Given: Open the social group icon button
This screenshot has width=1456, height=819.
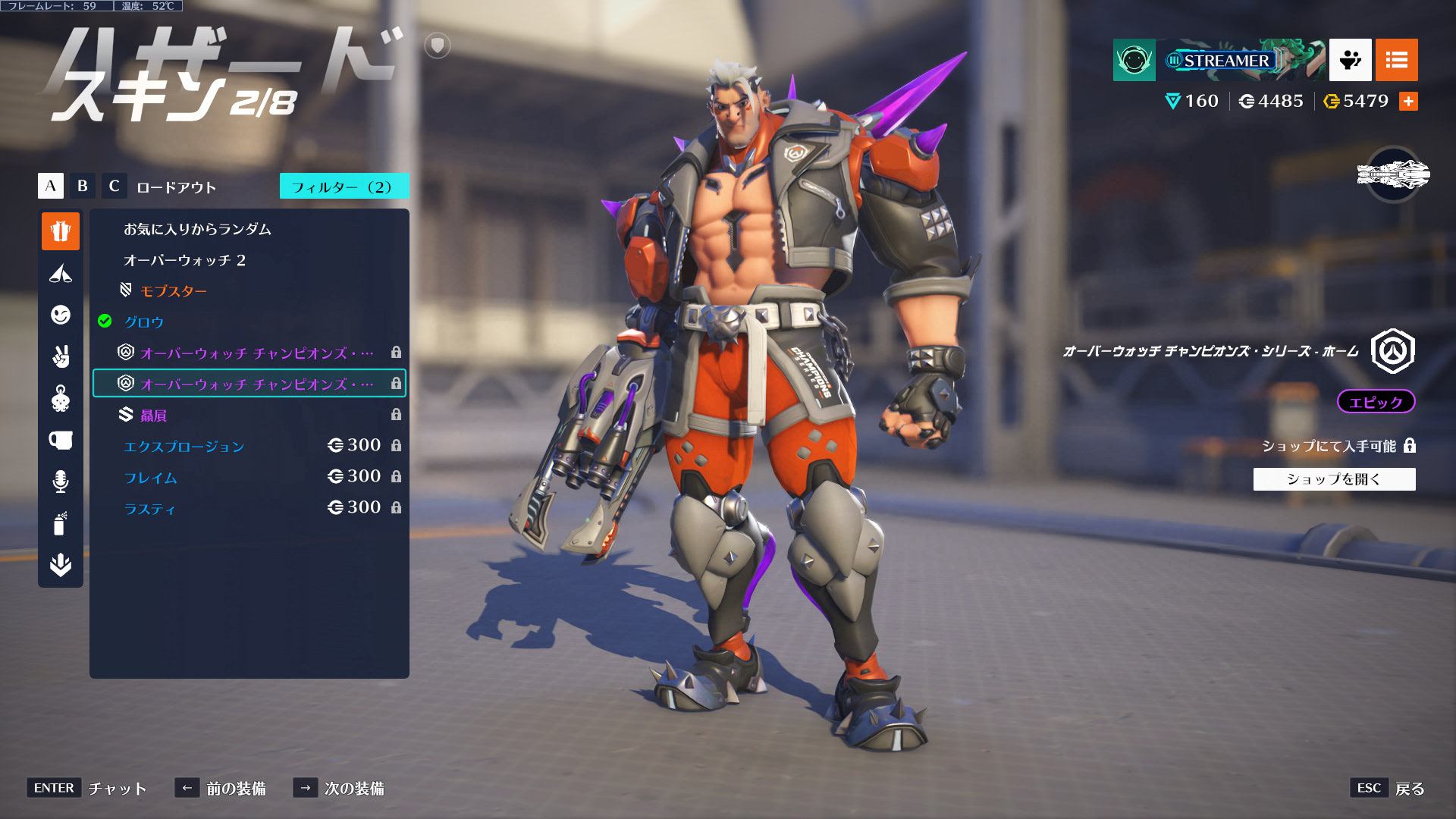Looking at the screenshot, I should [x=1350, y=60].
